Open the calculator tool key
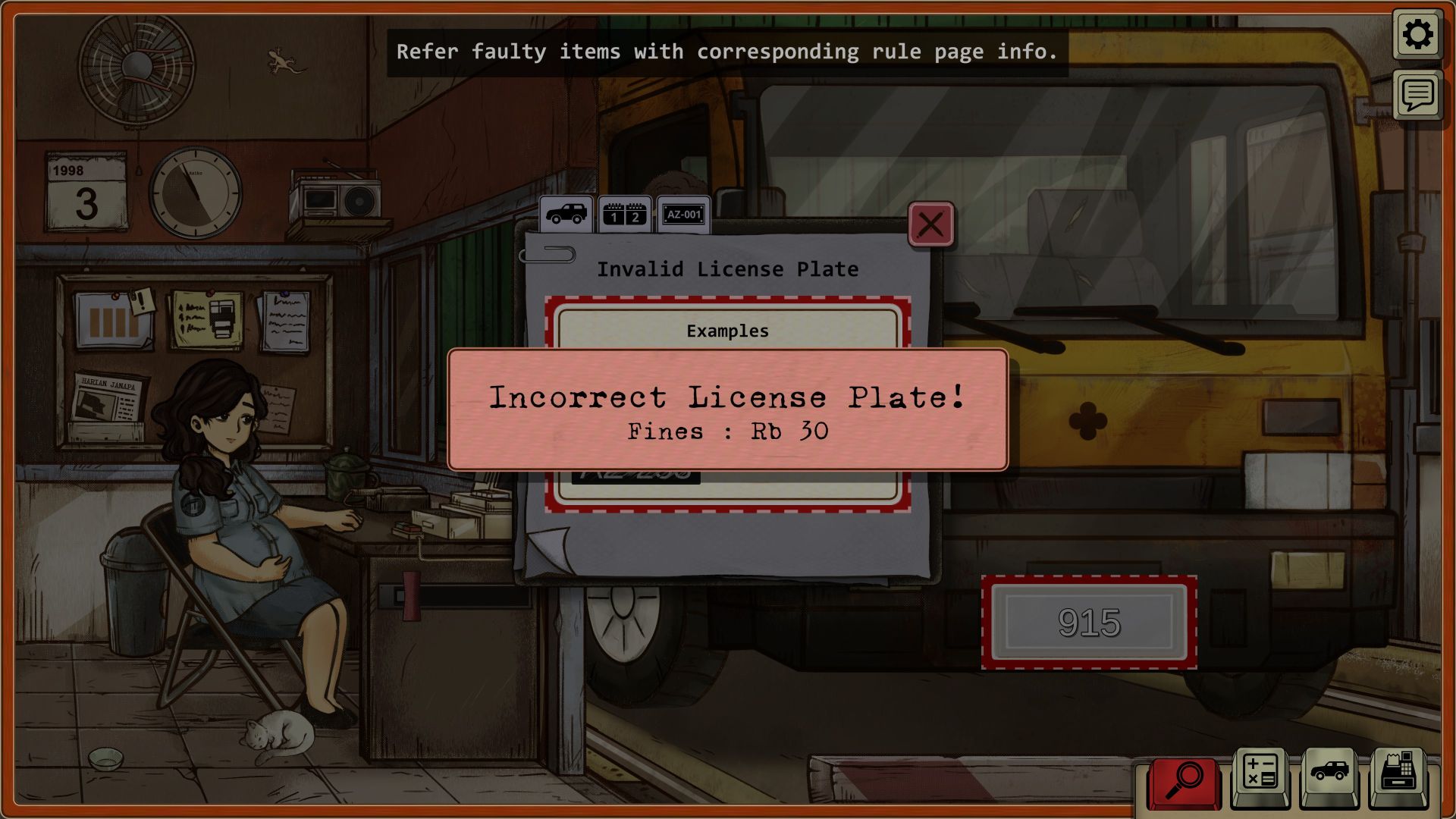Image resolution: width=1456 pixels, height=819 pixels. pyautogui.click(x=1260, y=777)
